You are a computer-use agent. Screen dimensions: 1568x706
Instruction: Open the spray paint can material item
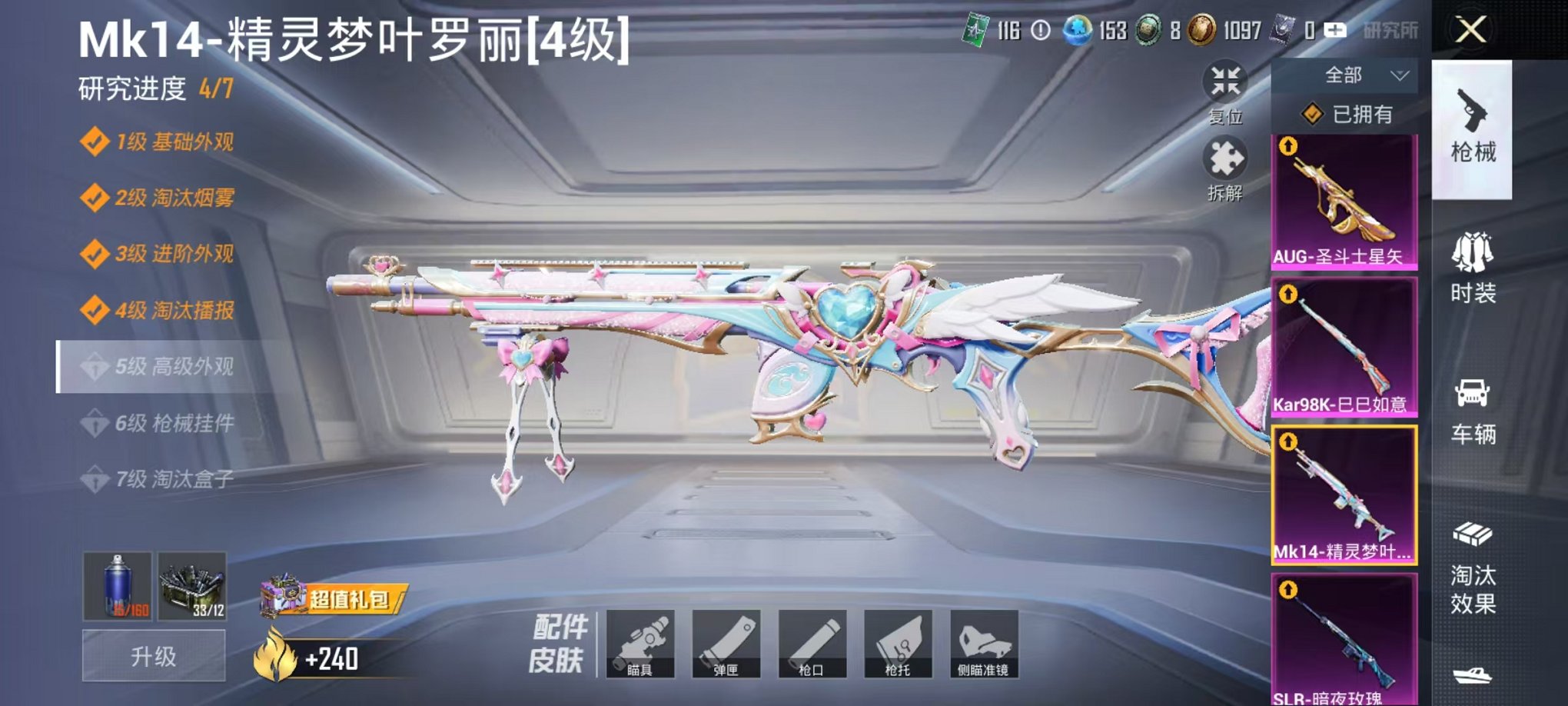click(x=115, y=608)
